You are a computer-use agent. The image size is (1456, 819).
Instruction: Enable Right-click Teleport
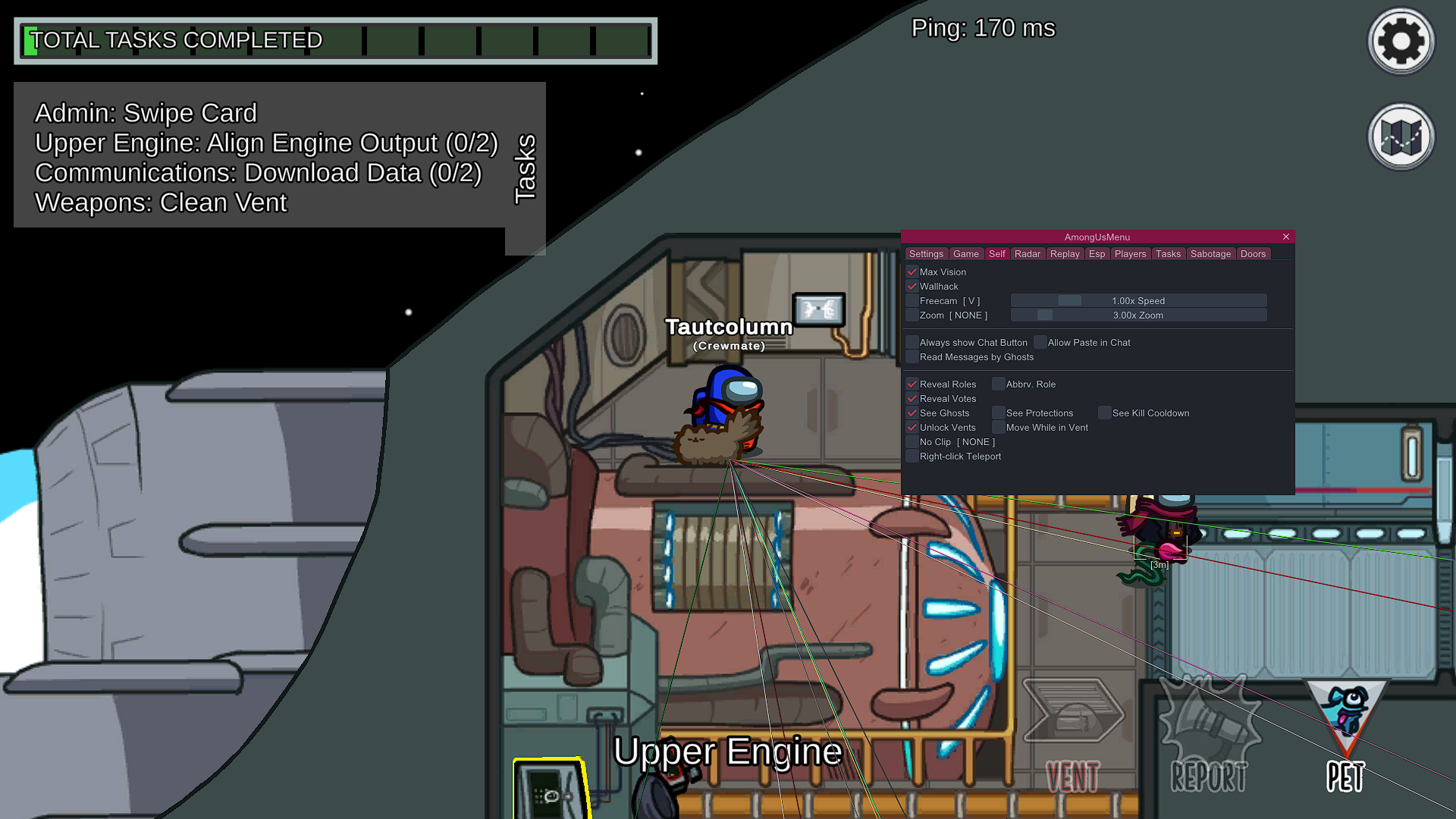pyautogui.click(x=912, y=455)
